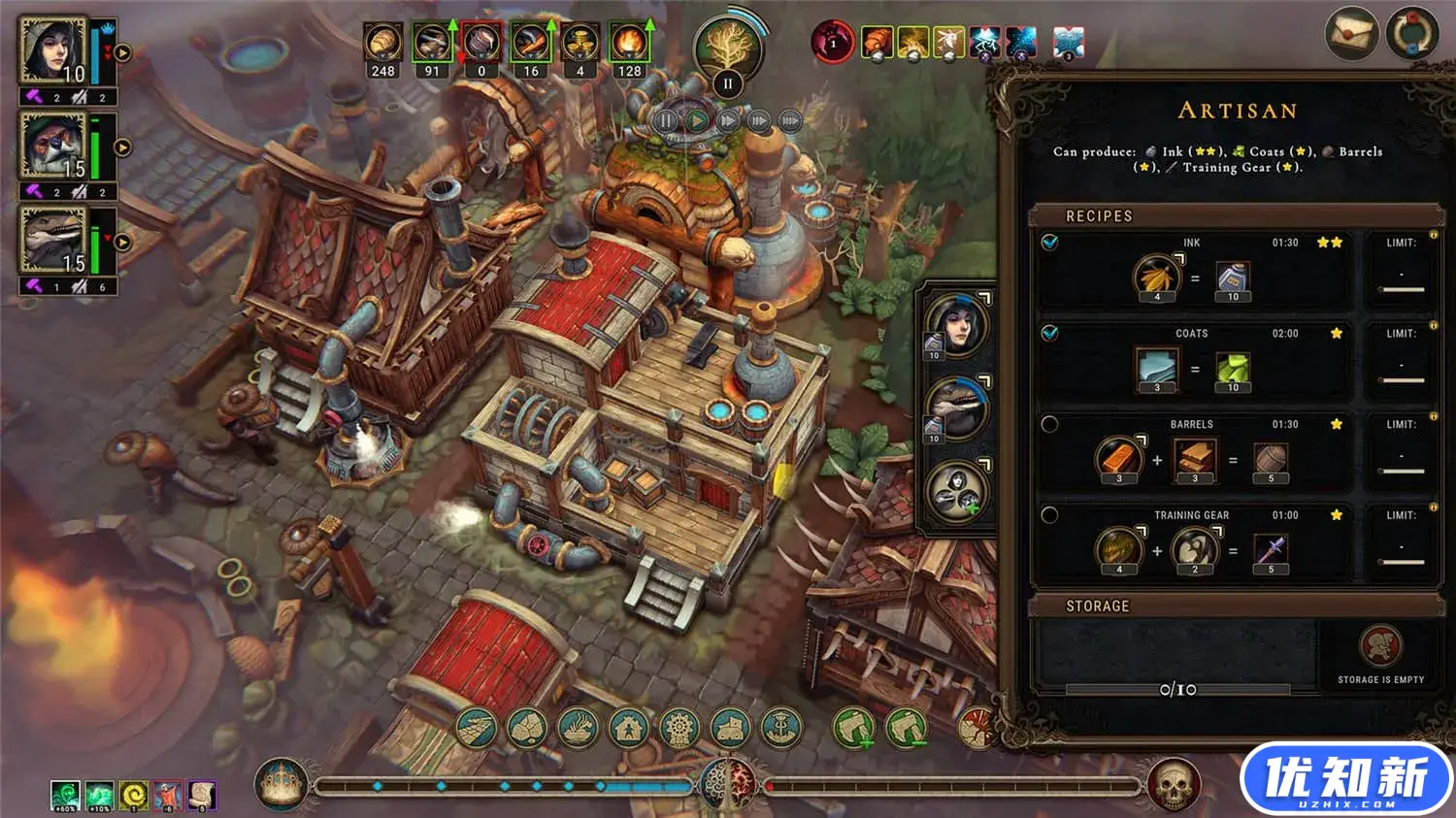1456x818 pixels.
Task: Select the human woman worker slot
Action: point(957,323)
